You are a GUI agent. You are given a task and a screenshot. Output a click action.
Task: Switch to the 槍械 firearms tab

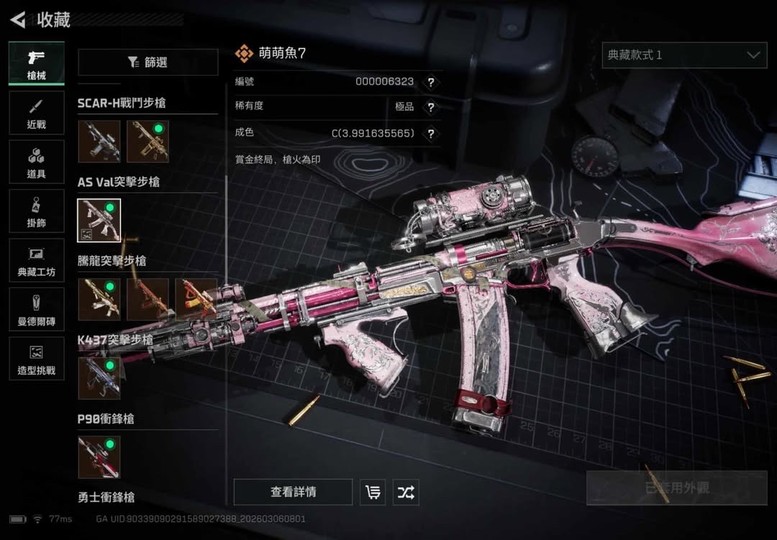coord(36,62)
